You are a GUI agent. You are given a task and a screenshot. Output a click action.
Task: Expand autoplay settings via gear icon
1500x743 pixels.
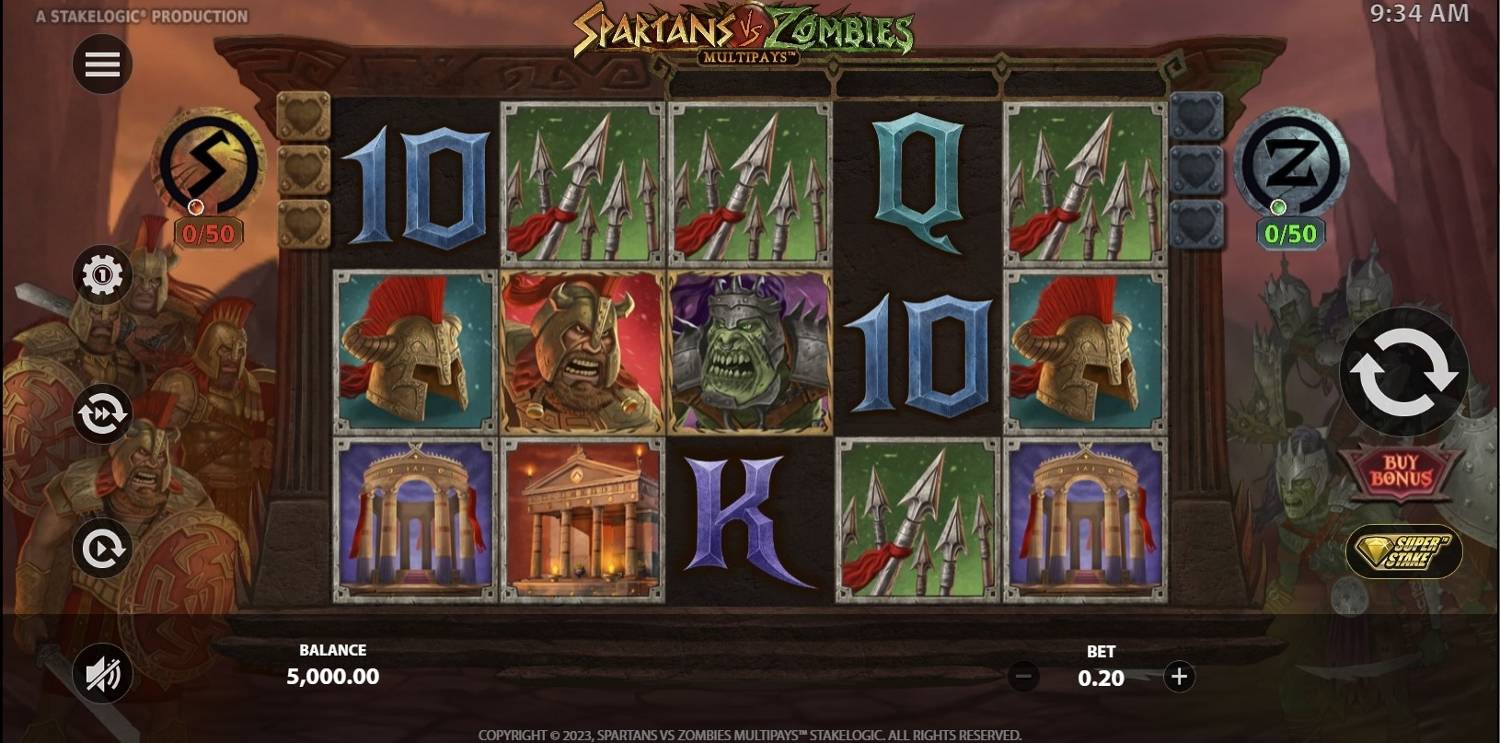pyautogui.click(x=102, y=274)
